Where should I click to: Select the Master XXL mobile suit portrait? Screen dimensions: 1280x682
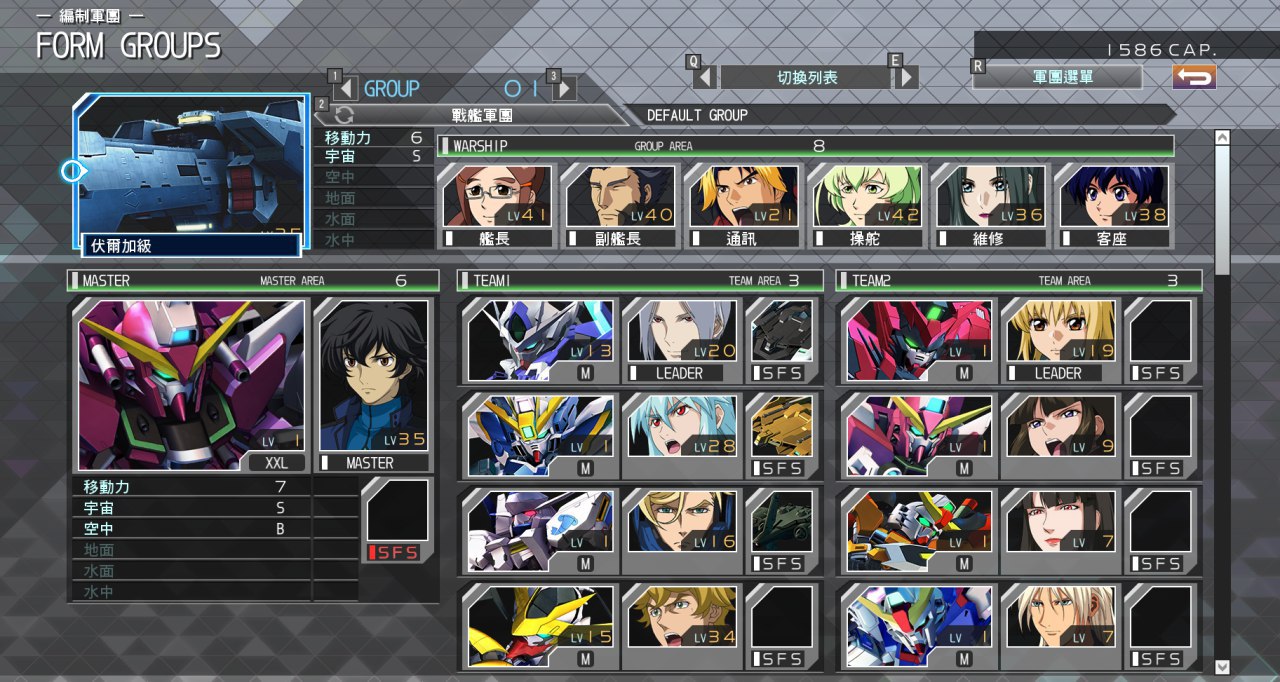click(x=191, y=385)
